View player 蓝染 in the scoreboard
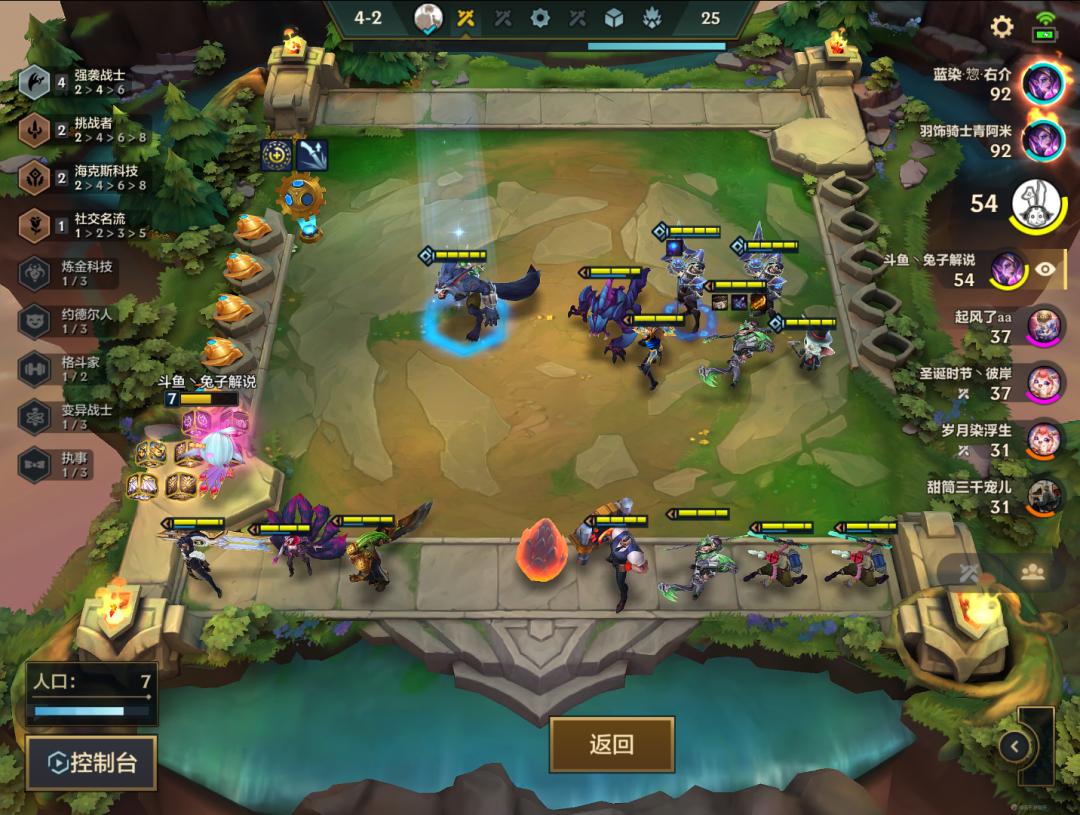 pyautogui.click(x=1043, y=83)
